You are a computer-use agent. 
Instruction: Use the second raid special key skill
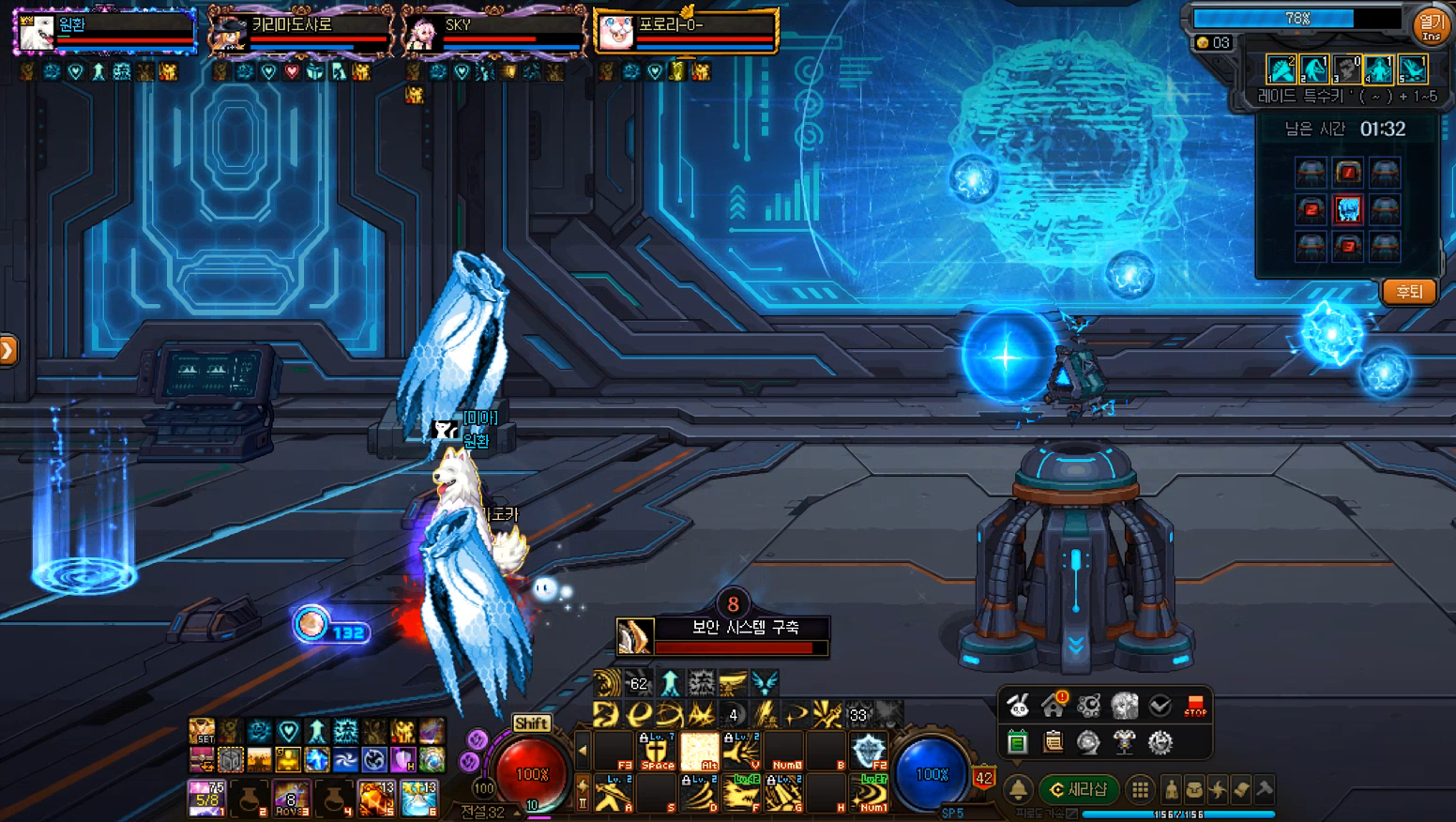pos(1314,69)
